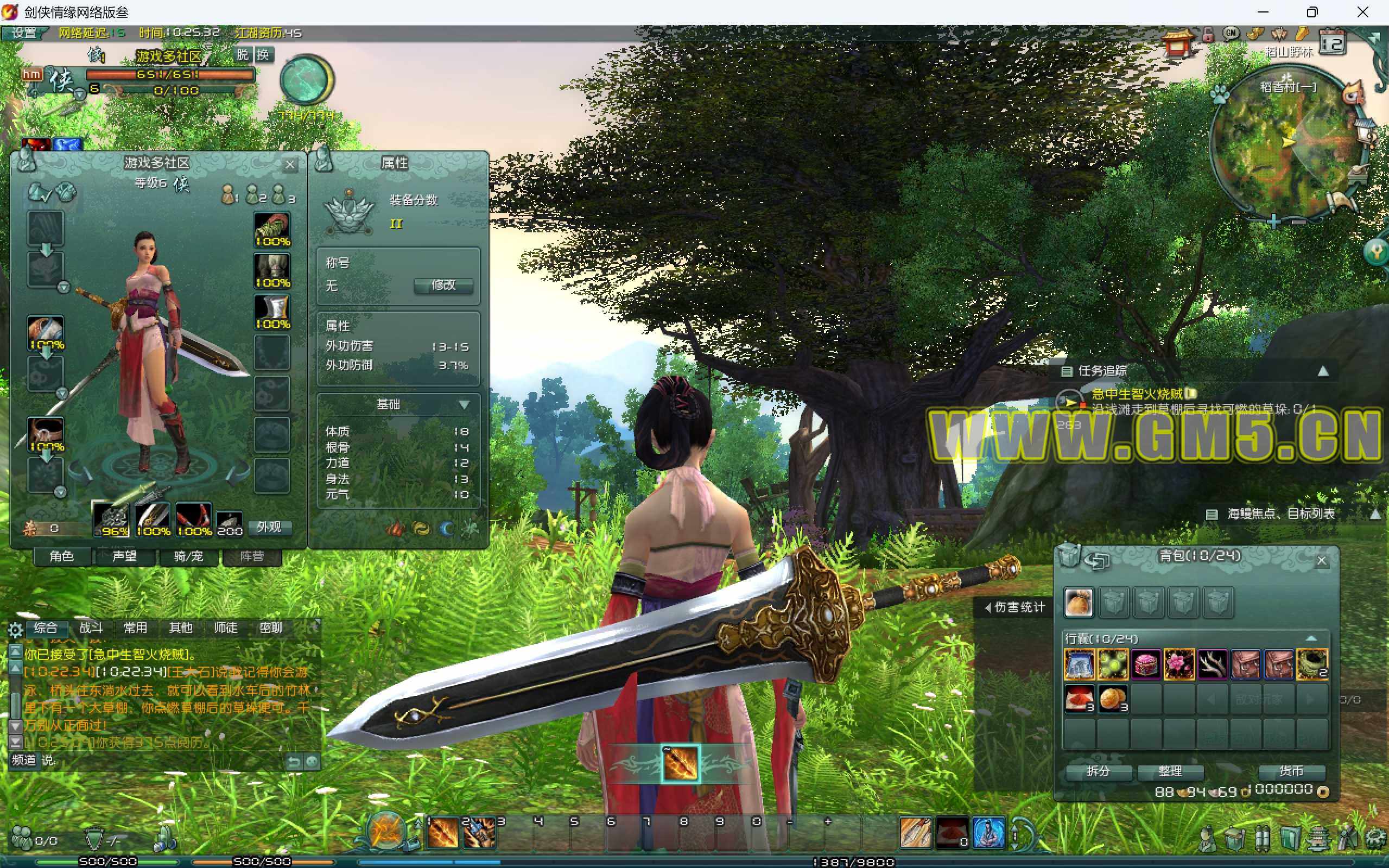Collapse the 任务追踪 quest tracker
Image resolution: width=1389 pixels, height=868 pixels.
[1323, 371]
